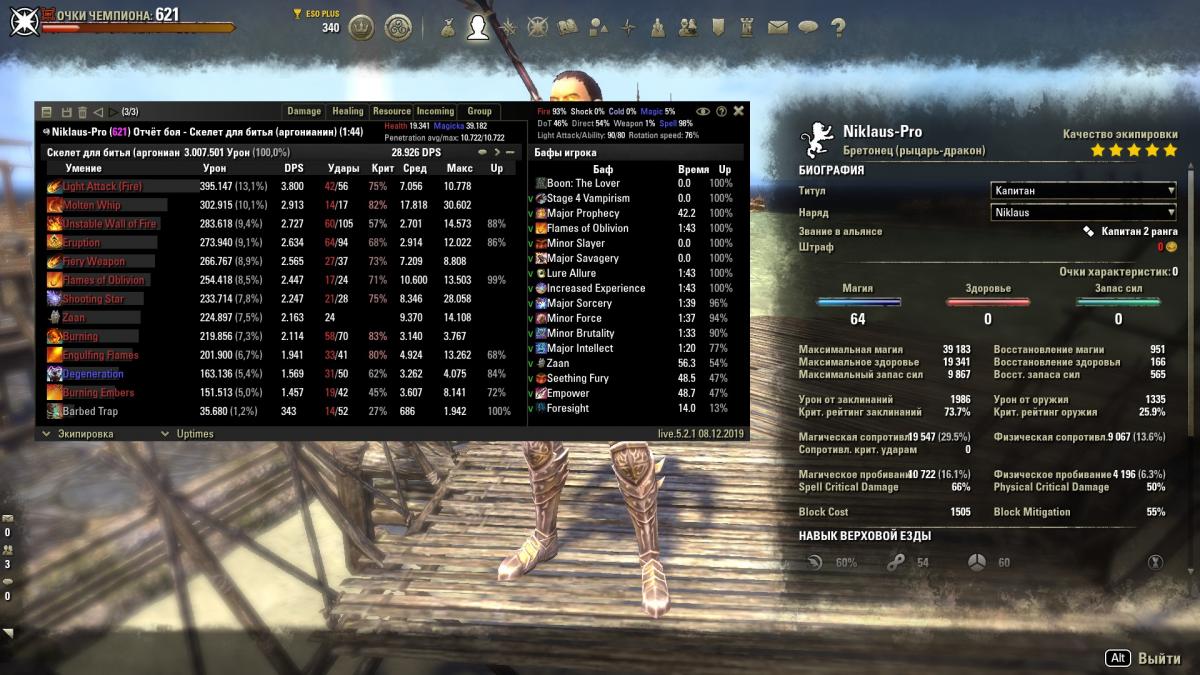Image resolution: width=1200 pixels, height=675 pixels.
Task: Go to the previous fight arrow
Action: pos(99,112)
